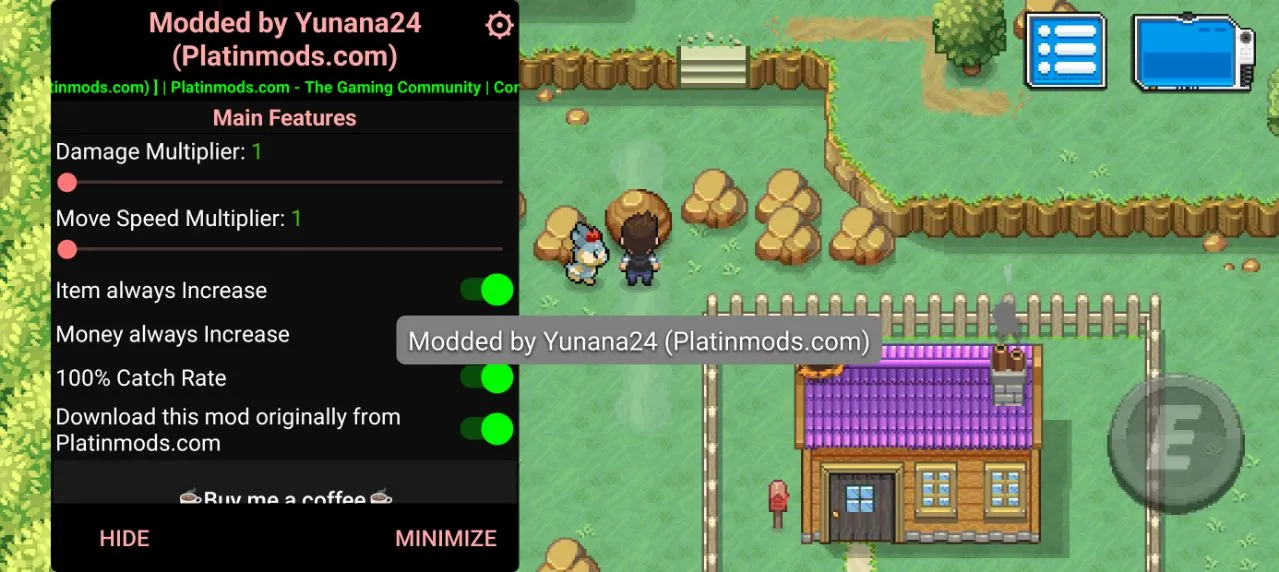The height and width of the screenshot is (572, 1279).
Task: Click the Damage Multiplier slider handle
Action: coord(67,182)
